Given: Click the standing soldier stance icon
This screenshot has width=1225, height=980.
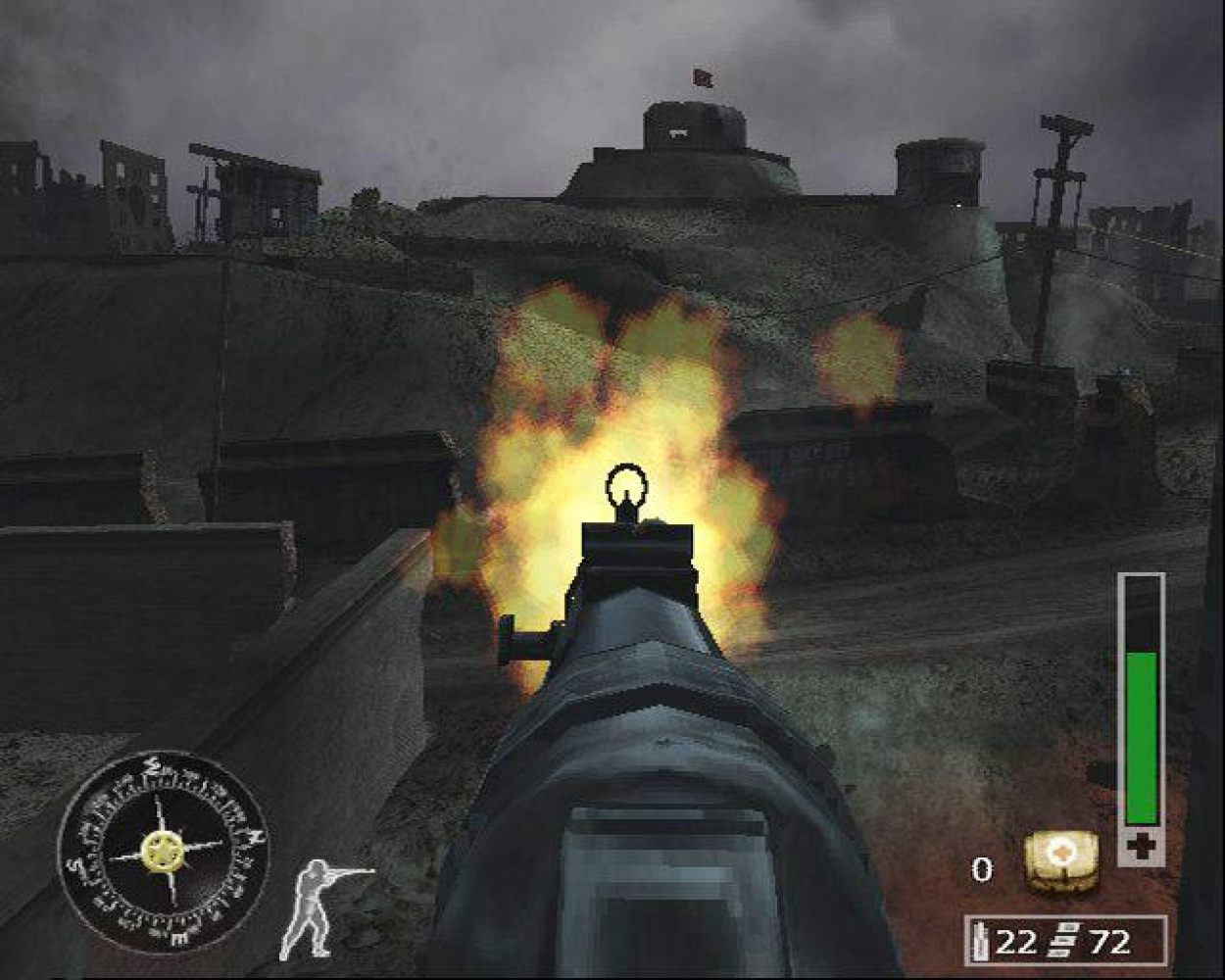Looking at the screenshot, I should click(x=318, y=906).
